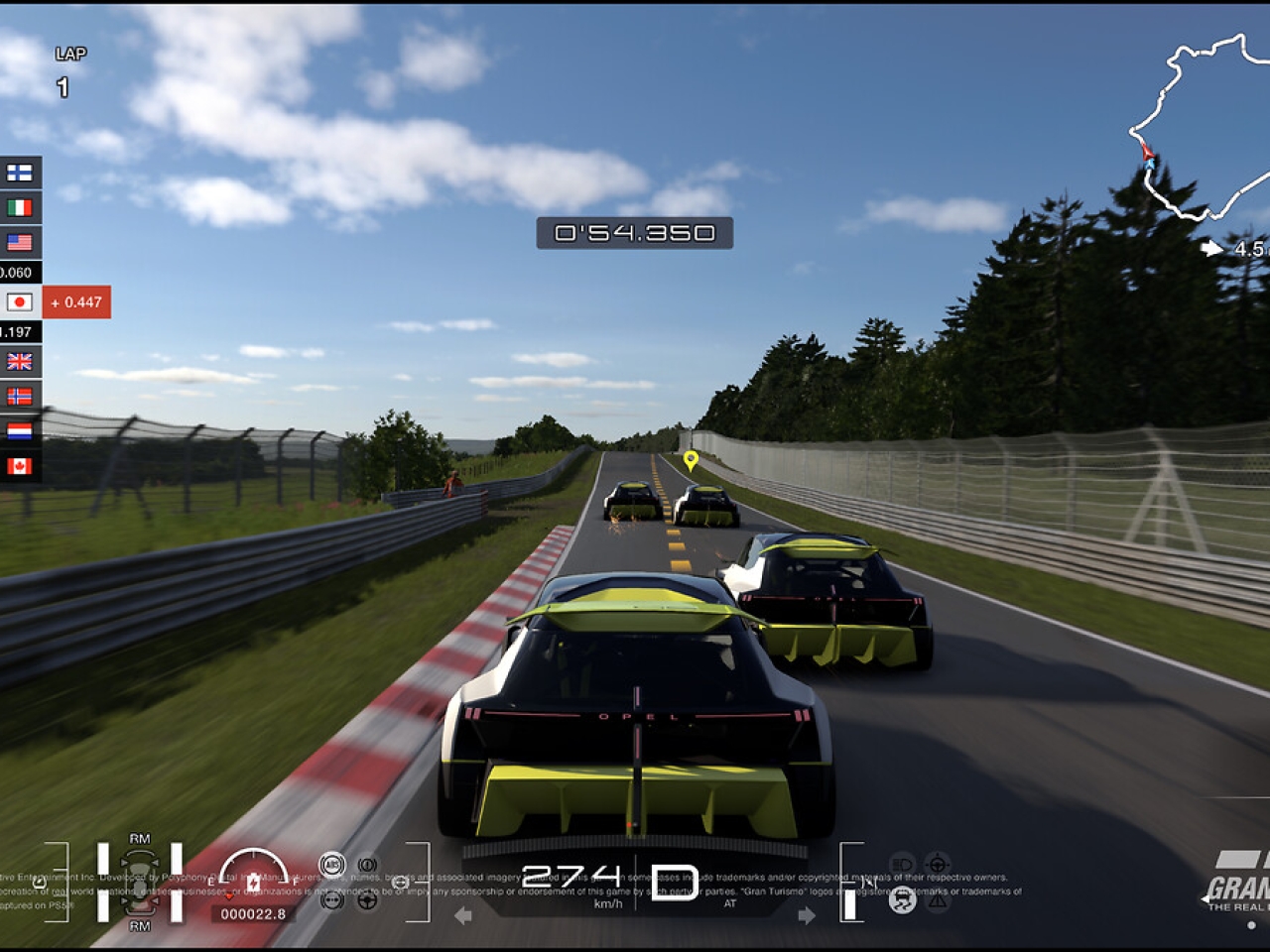Screen dimensions: 1270x952
Task: Click the right arrow beside the gear display
Action: (x=807, y=915)
